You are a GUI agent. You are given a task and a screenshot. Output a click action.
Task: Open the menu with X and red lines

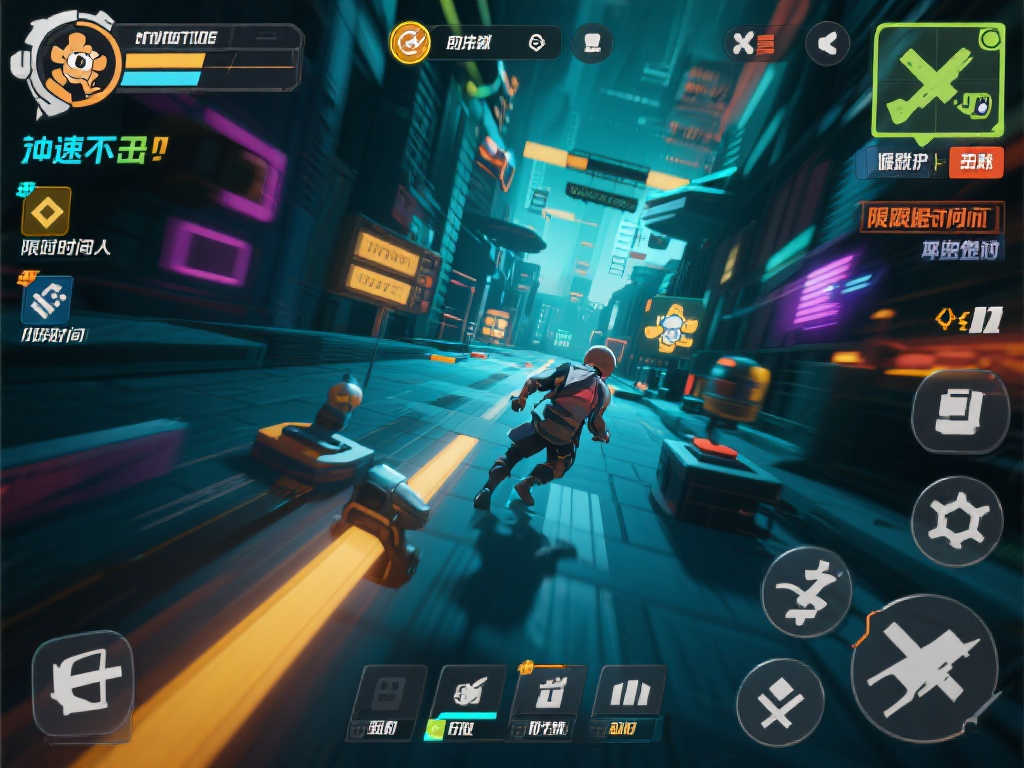753,43
